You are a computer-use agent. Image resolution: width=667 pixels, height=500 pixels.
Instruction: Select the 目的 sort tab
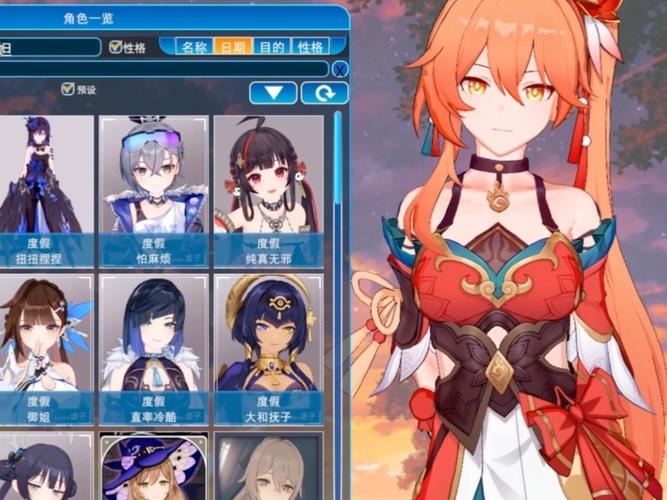[x=272, y=47]
